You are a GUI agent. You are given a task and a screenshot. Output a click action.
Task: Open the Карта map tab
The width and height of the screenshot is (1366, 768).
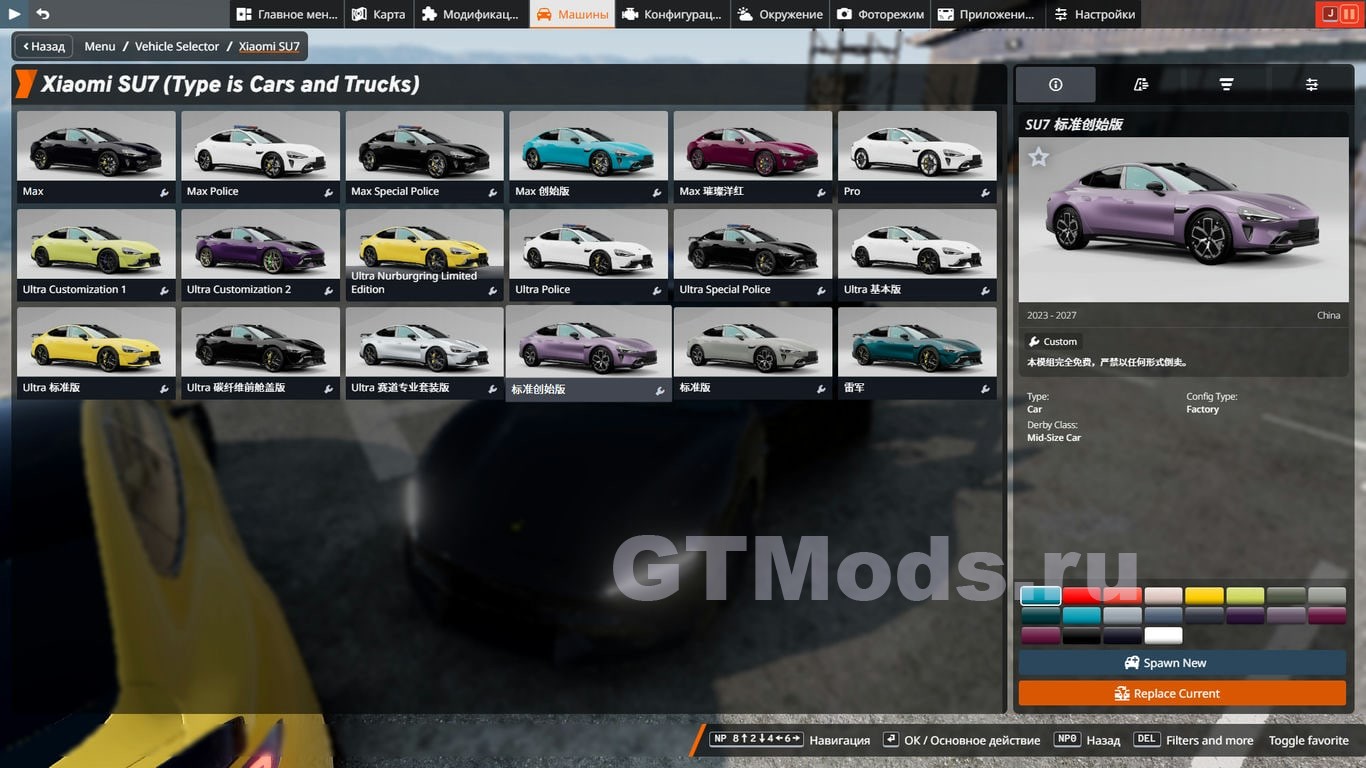(379, 14)
